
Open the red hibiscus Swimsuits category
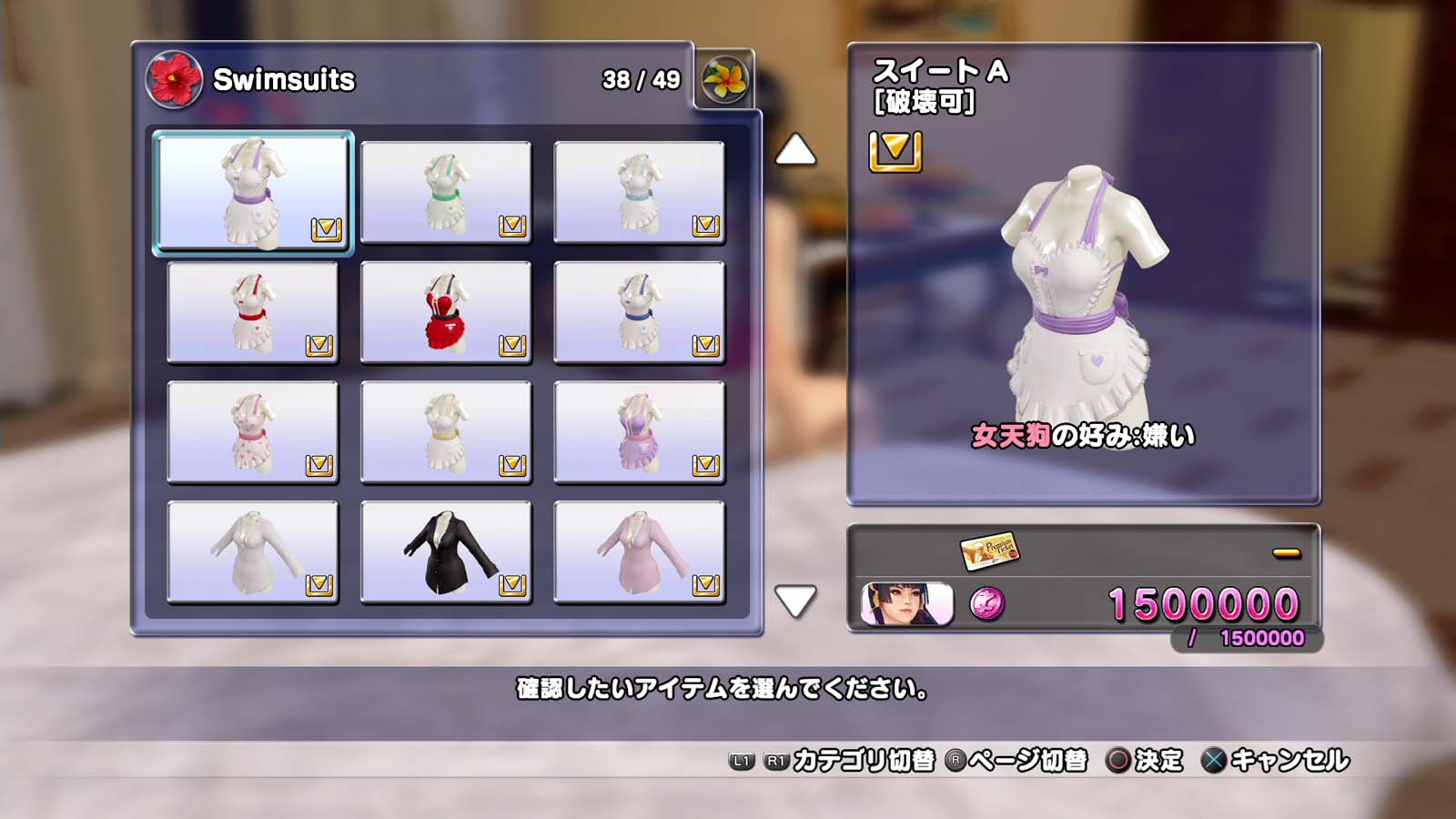pyautogui.click(x=174, y=79)
